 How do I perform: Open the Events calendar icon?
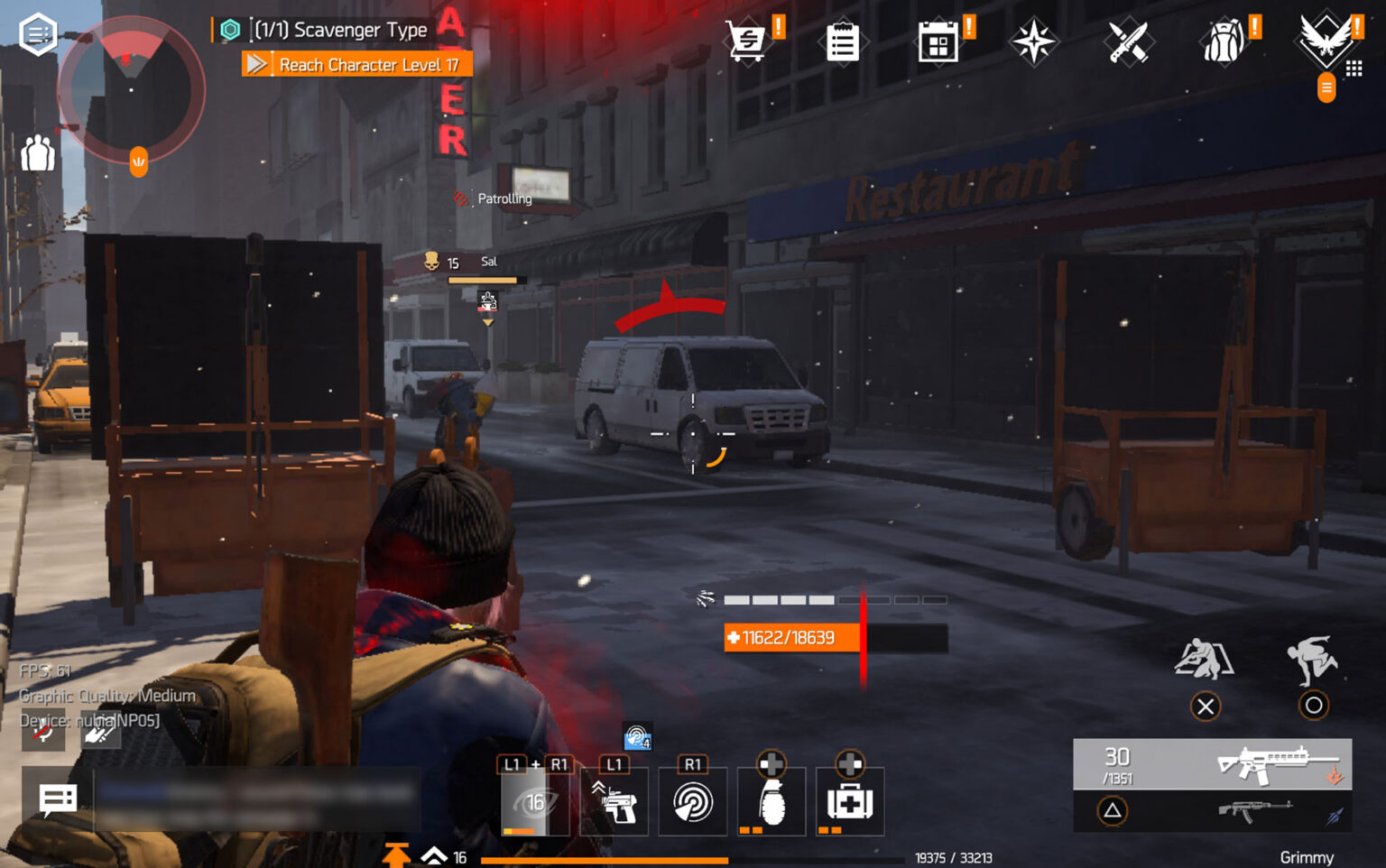coord(938,42)
